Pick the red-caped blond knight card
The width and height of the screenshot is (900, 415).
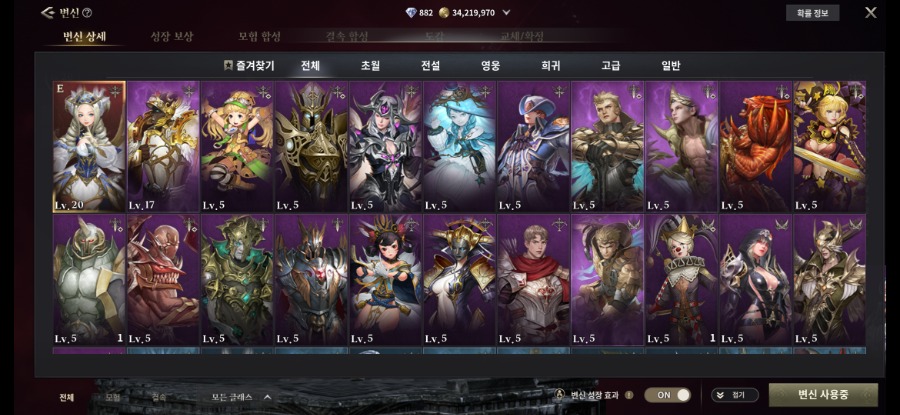[x=533, y=280]
